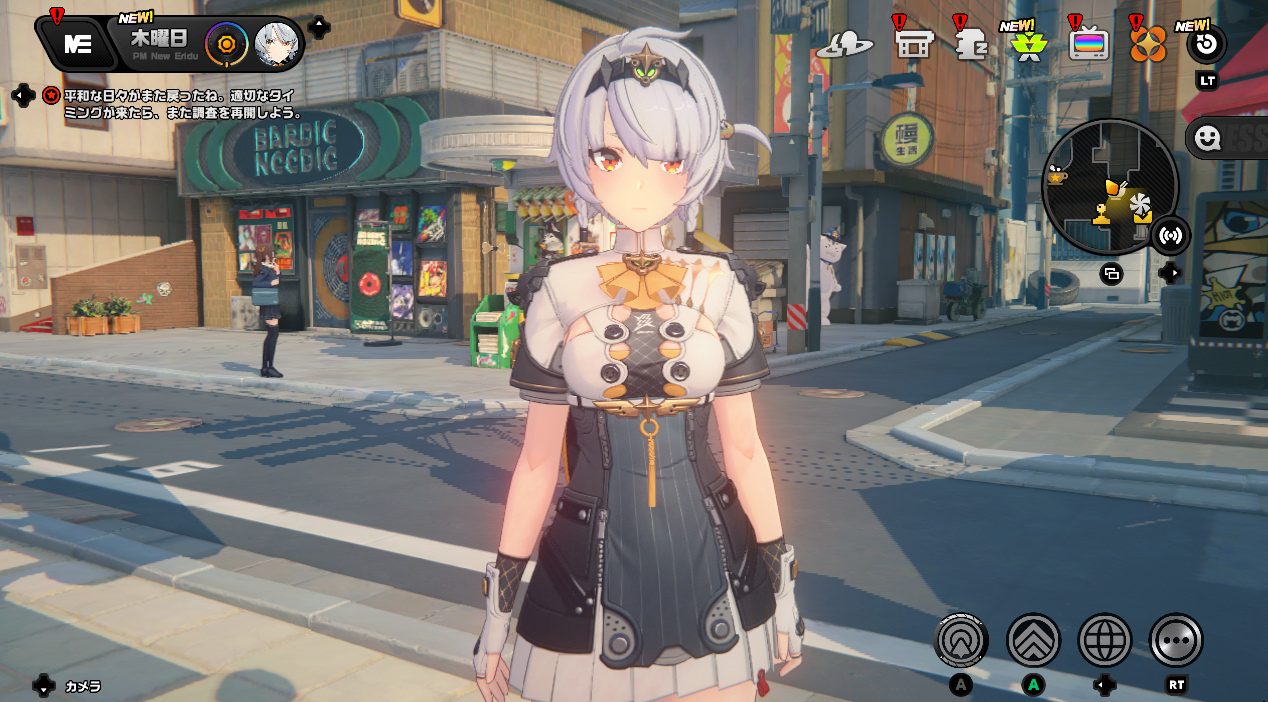Click the head-shaped icon with a Z
Viewport: 1268px width, 702px height.
(x=971, y=45)
